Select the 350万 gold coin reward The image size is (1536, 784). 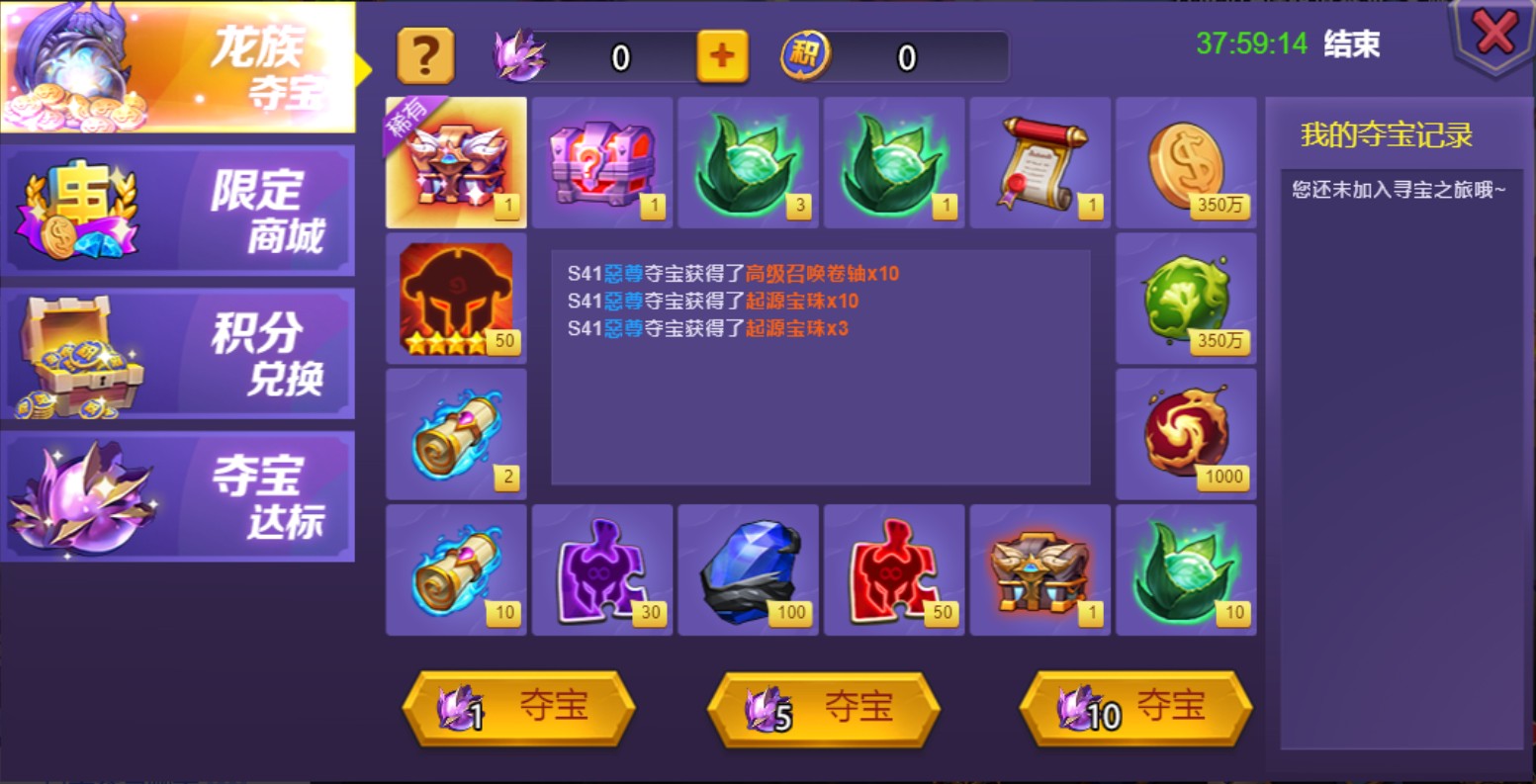(1186, 163)
